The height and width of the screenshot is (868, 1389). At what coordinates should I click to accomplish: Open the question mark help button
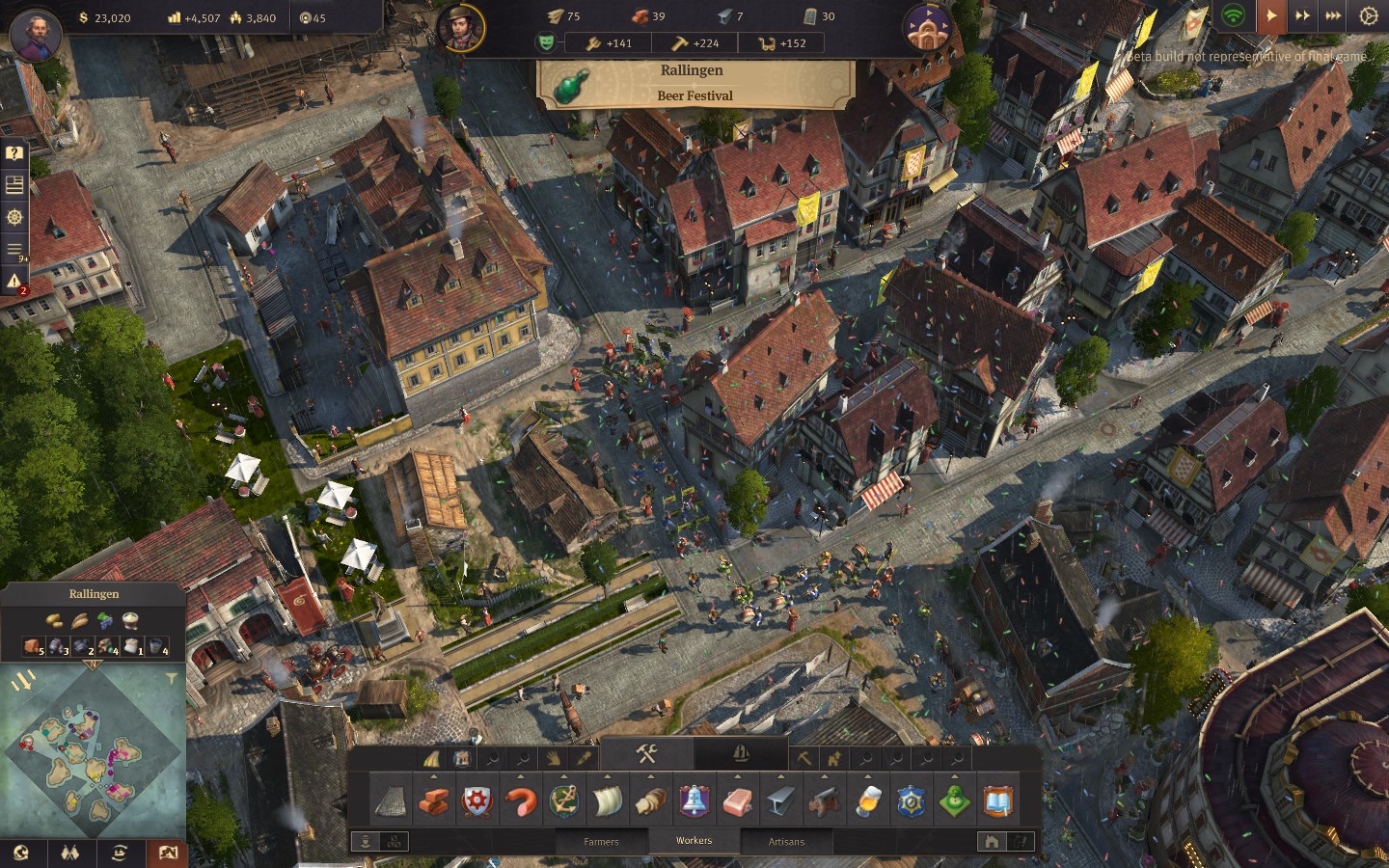pyautogui.click(x=14, y=153)
